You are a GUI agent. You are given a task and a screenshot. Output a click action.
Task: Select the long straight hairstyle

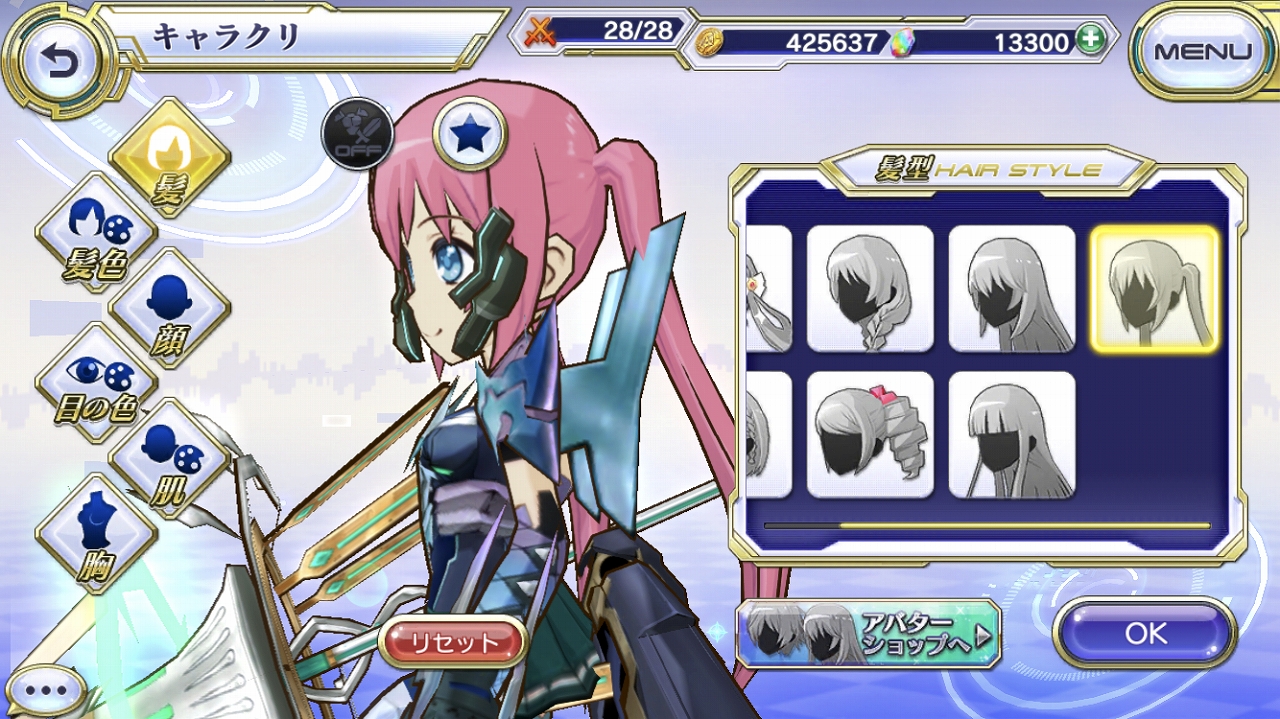pos(1011,288)
